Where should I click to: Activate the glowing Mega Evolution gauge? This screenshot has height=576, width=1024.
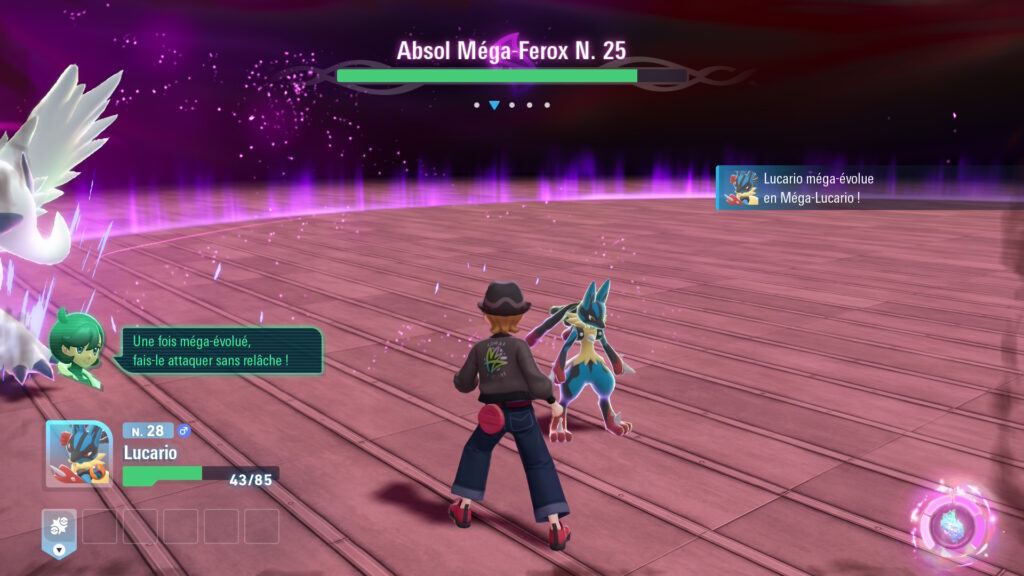950,523
